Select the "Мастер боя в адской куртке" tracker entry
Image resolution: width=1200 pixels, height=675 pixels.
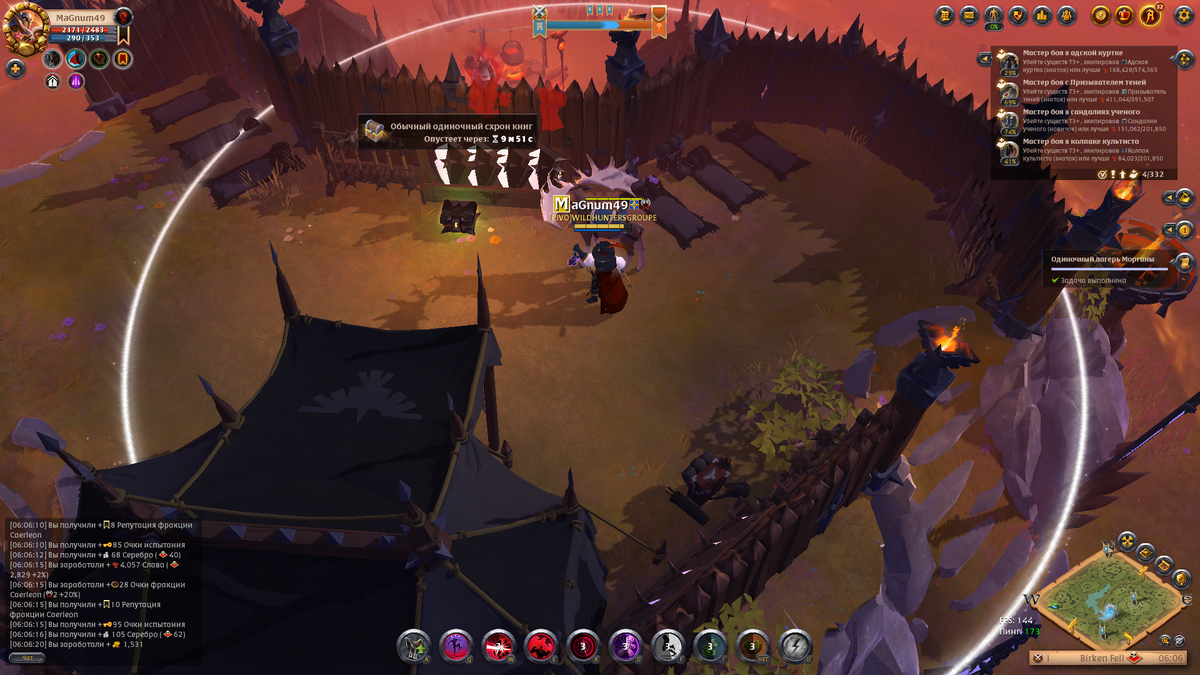(x=1078, y=61)
